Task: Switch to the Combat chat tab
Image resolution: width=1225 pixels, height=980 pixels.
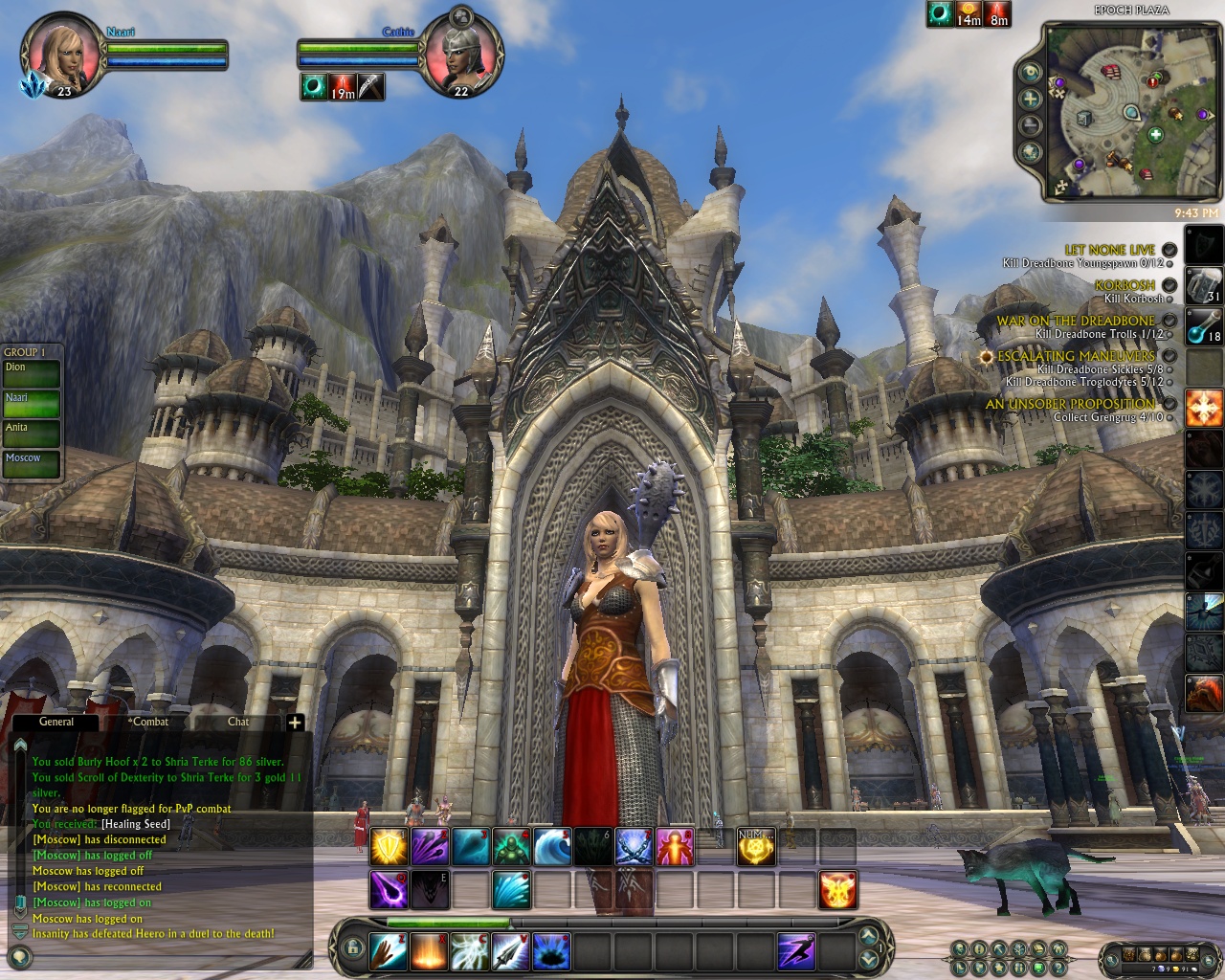Action: pyautogui.click(x=148, y=722)
